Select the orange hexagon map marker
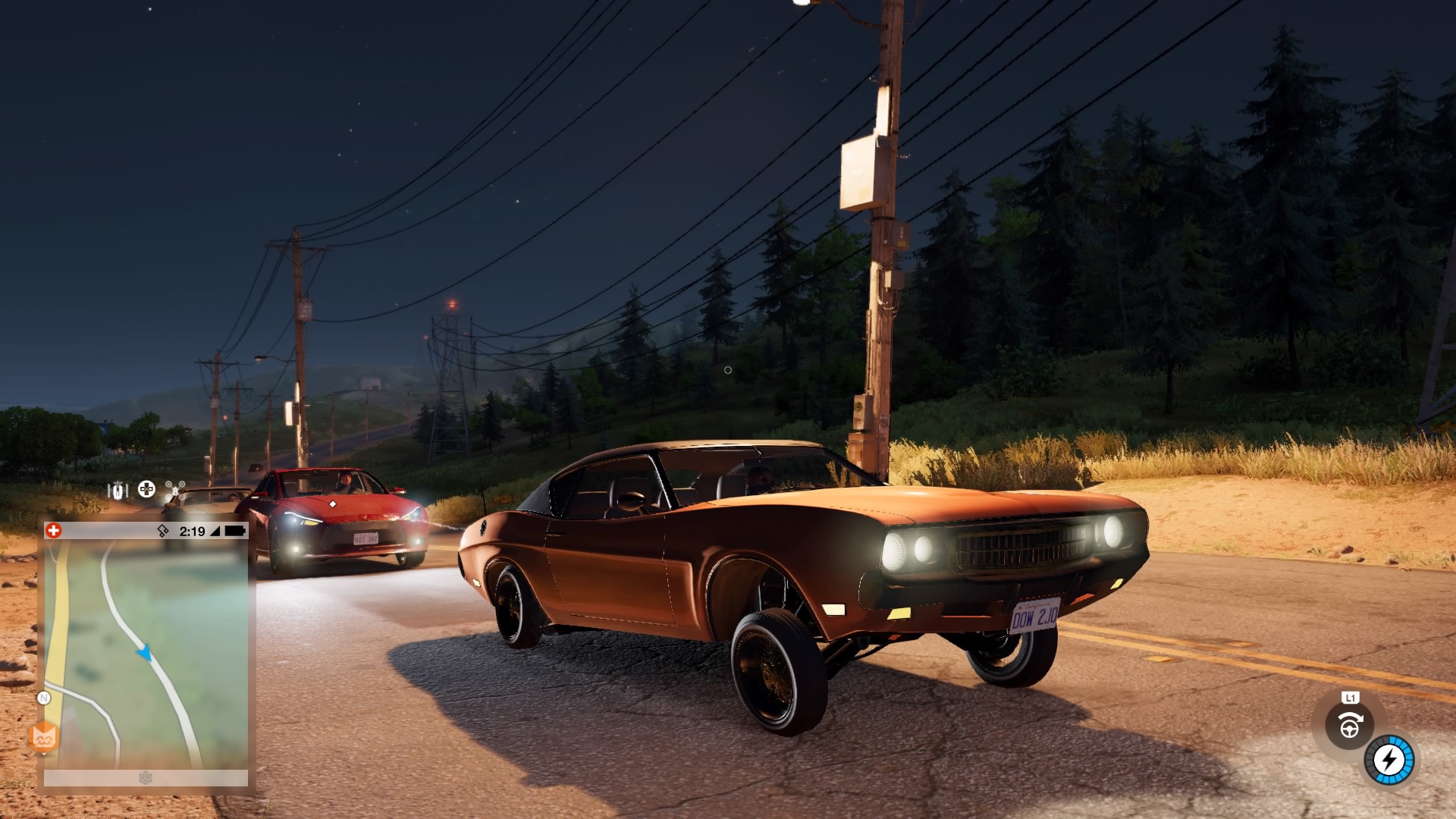 click(x=44, y=736)
